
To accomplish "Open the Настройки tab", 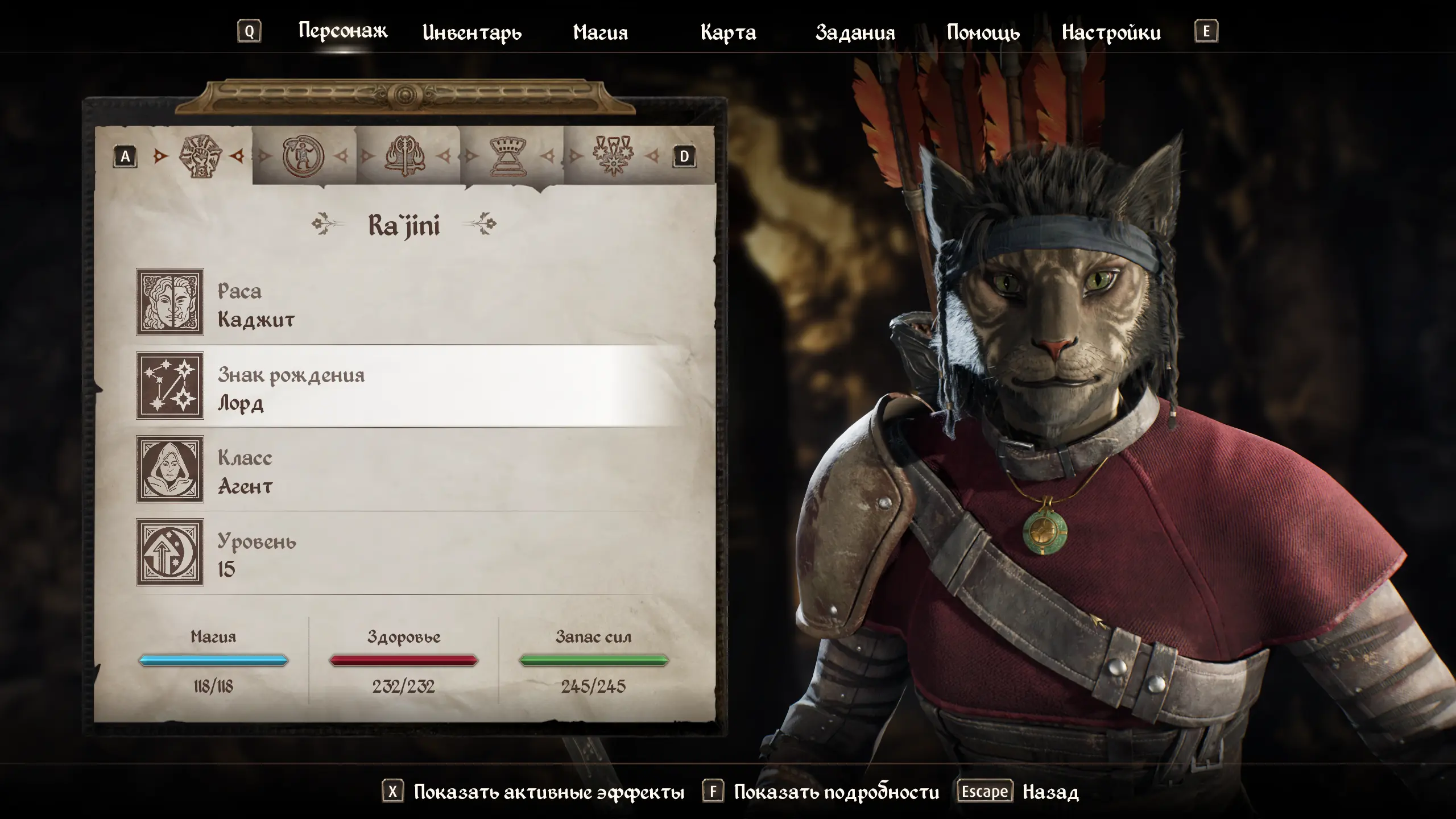I will point(1111,32).
